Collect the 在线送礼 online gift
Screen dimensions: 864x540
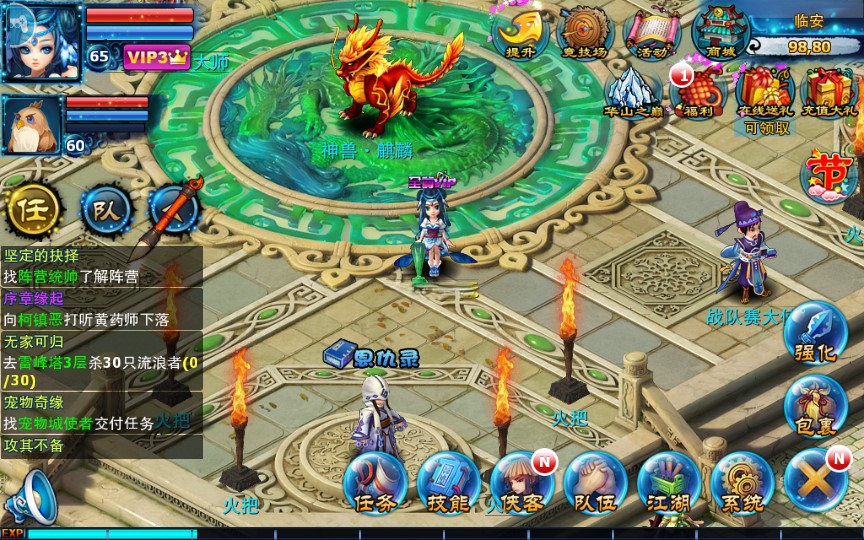tap(765, 93)
